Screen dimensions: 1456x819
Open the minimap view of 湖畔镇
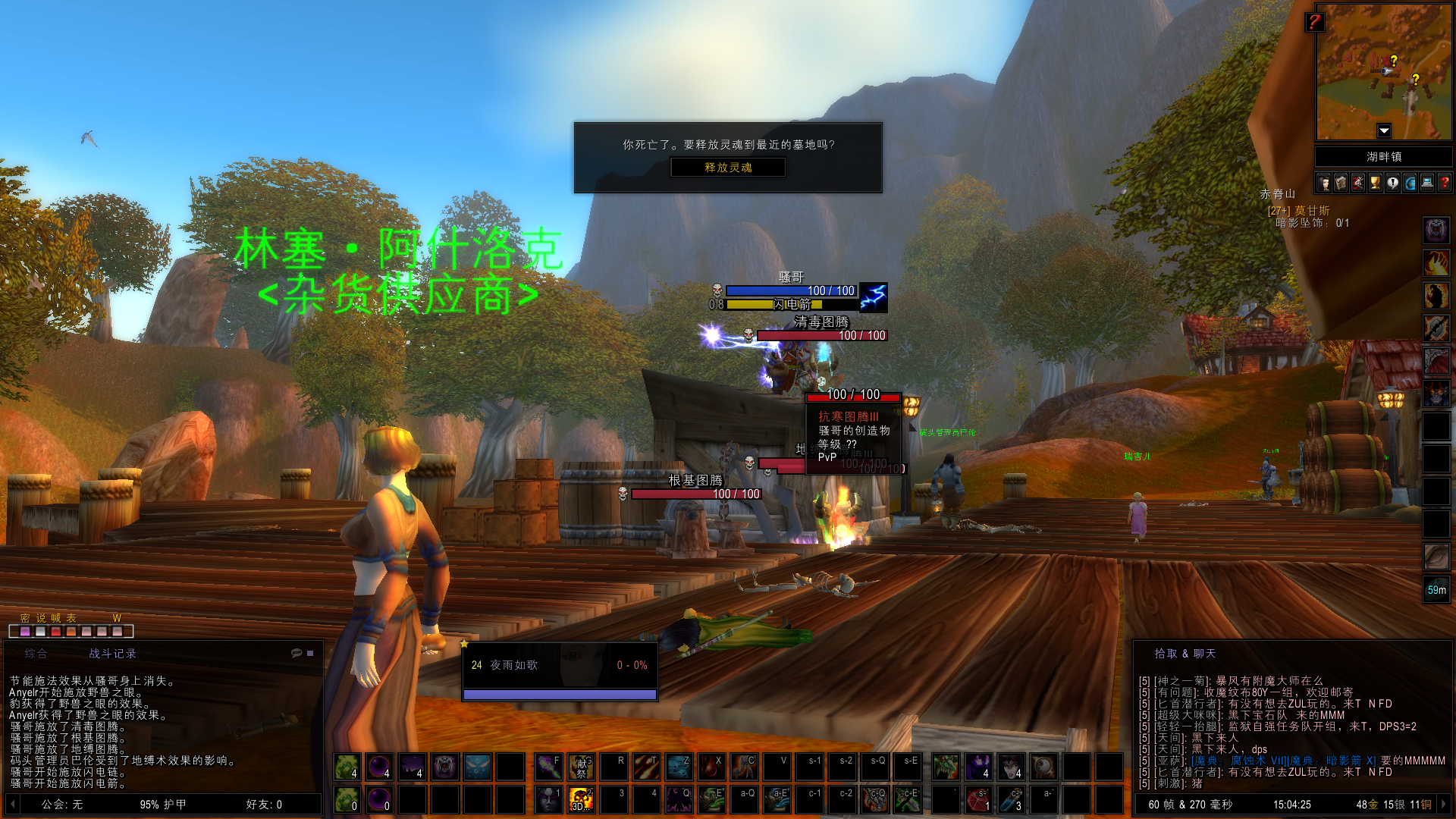(x=1383, y=72)
